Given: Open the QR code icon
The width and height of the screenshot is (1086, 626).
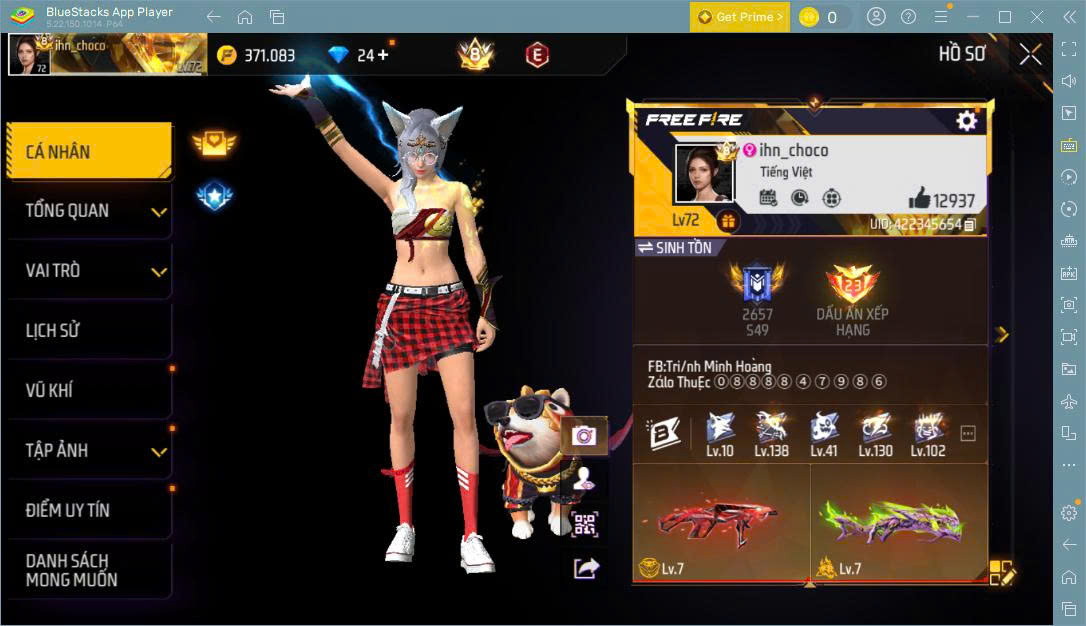Looking at the screenshot, I should [x=584, y=523].
